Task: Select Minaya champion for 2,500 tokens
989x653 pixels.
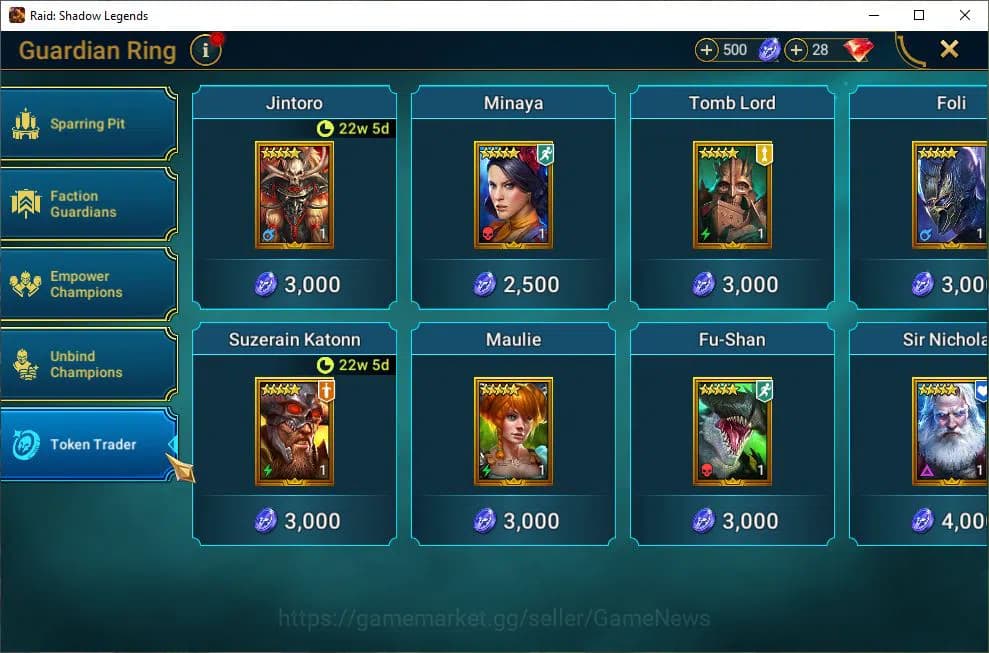Action: click(513, 196)
